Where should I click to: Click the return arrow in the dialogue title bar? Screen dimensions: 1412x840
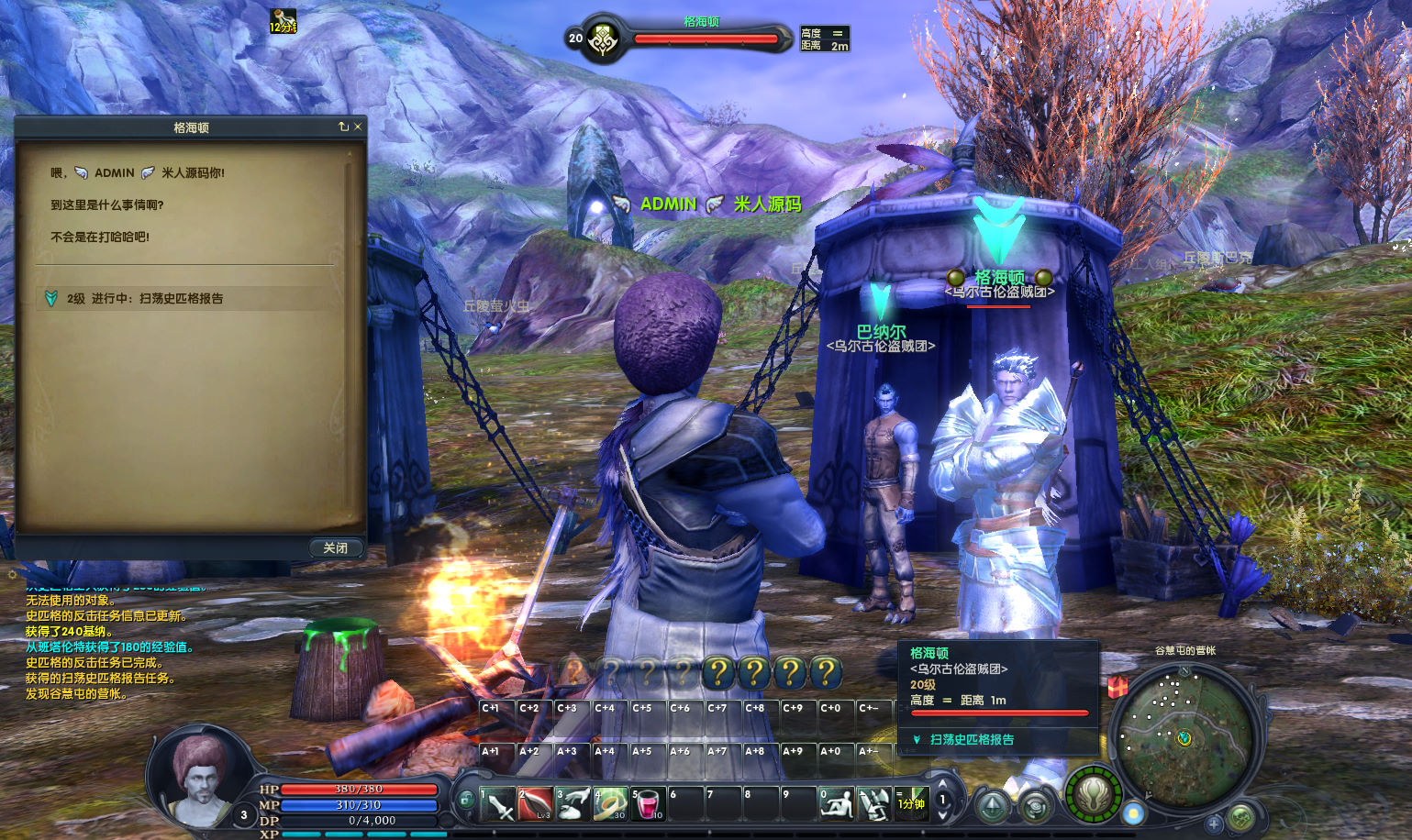pyautogui.click(x=343, y=127)
